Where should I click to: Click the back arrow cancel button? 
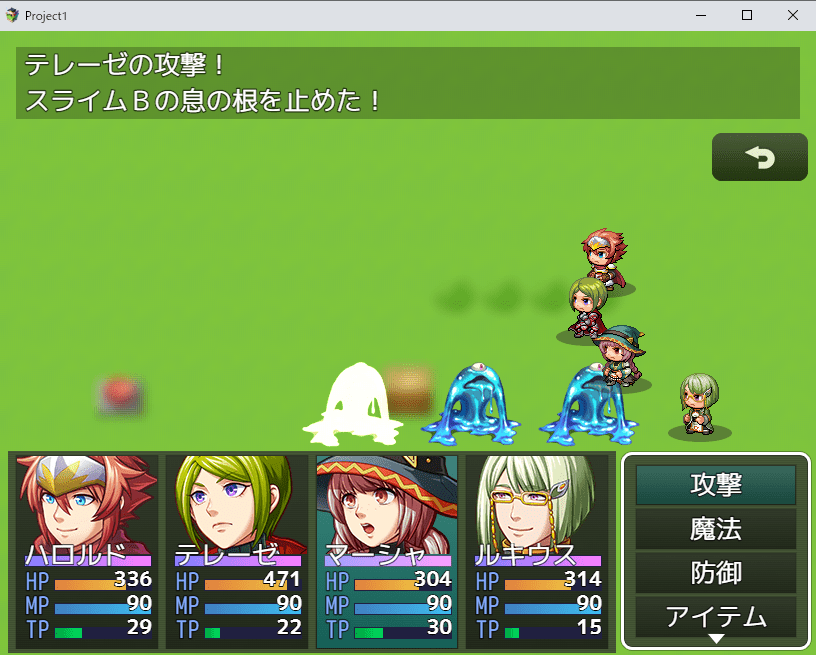click(759, 157)
